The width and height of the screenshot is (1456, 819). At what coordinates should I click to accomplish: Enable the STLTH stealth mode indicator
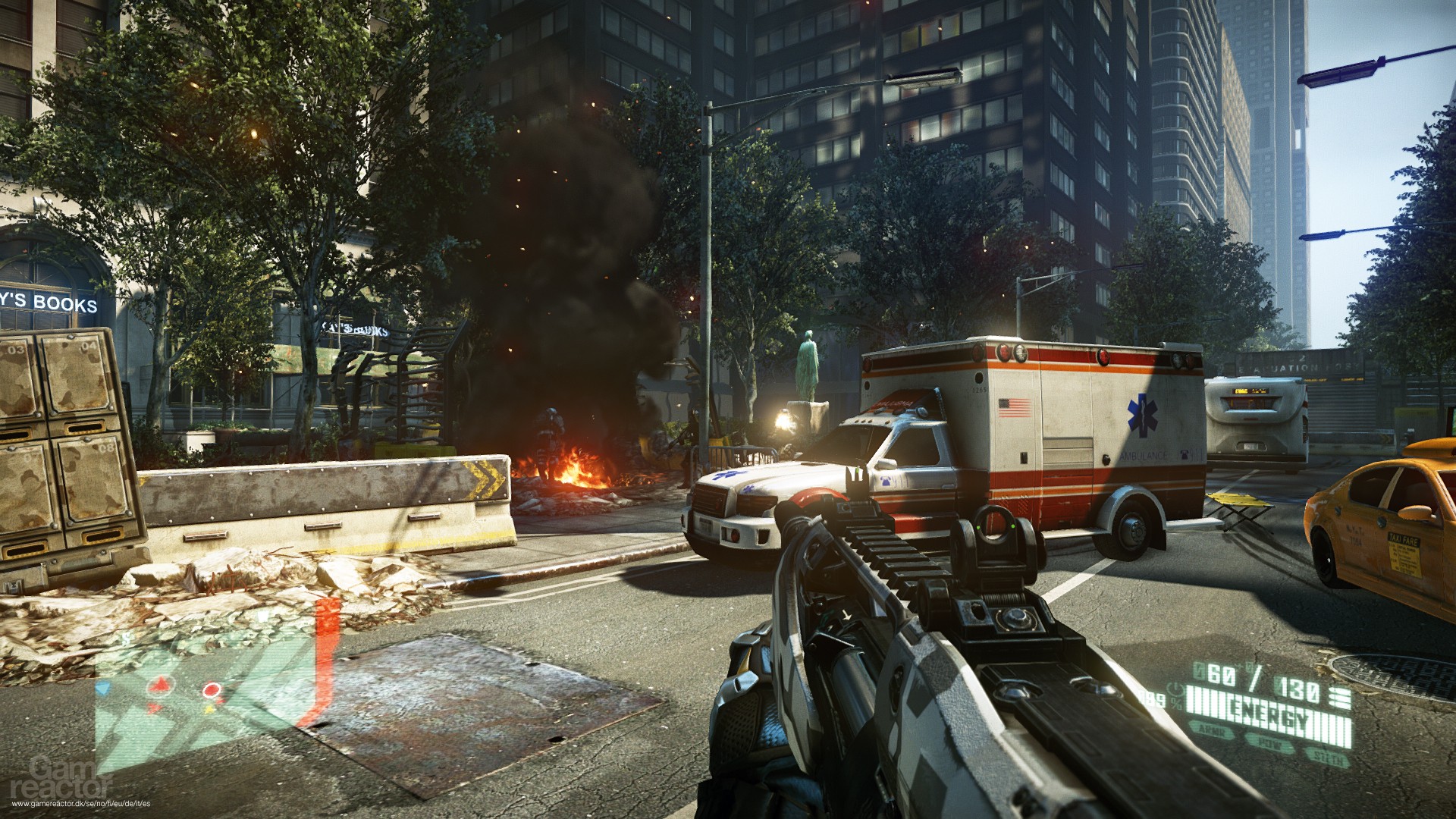1329,758
